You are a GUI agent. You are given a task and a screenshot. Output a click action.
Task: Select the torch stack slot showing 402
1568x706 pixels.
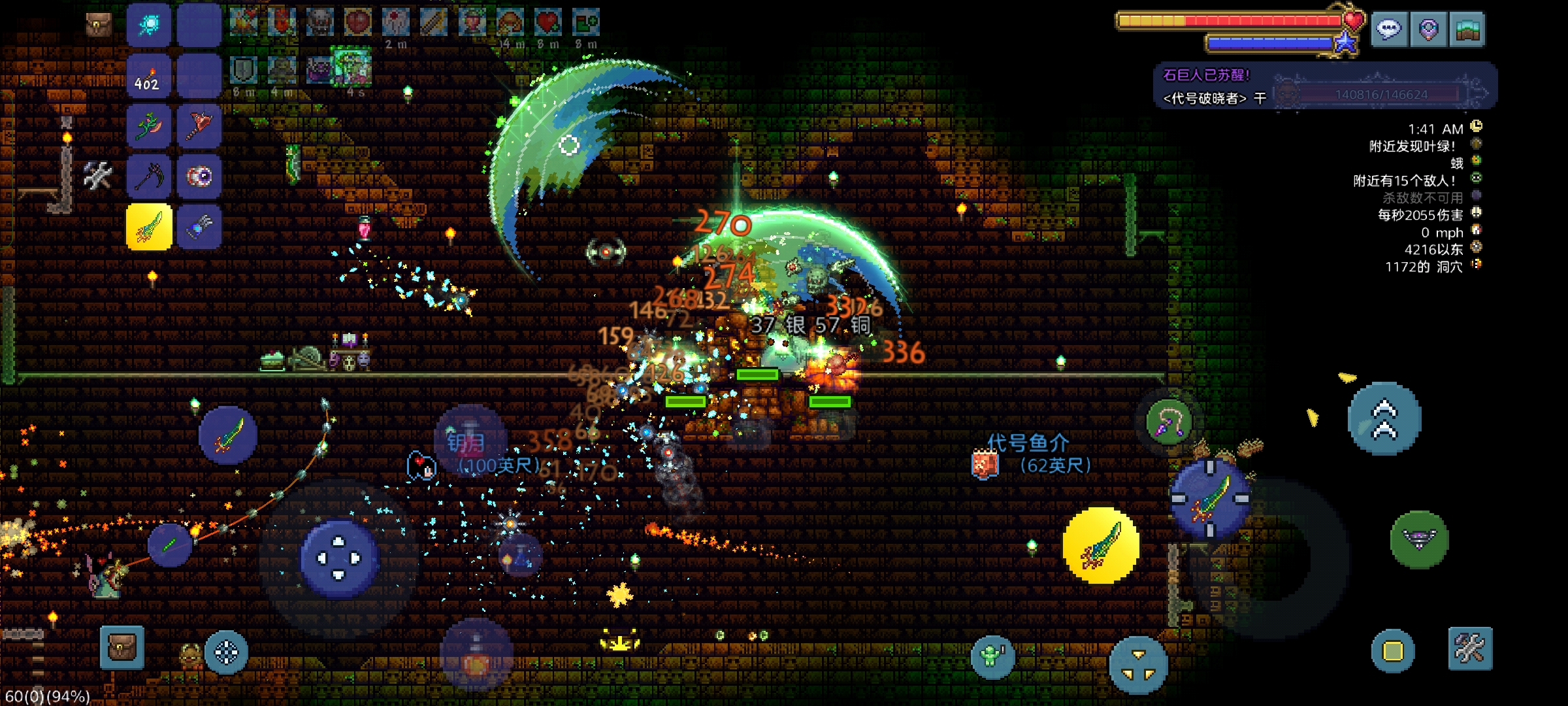pyautogui.click(x=148, y=76)
